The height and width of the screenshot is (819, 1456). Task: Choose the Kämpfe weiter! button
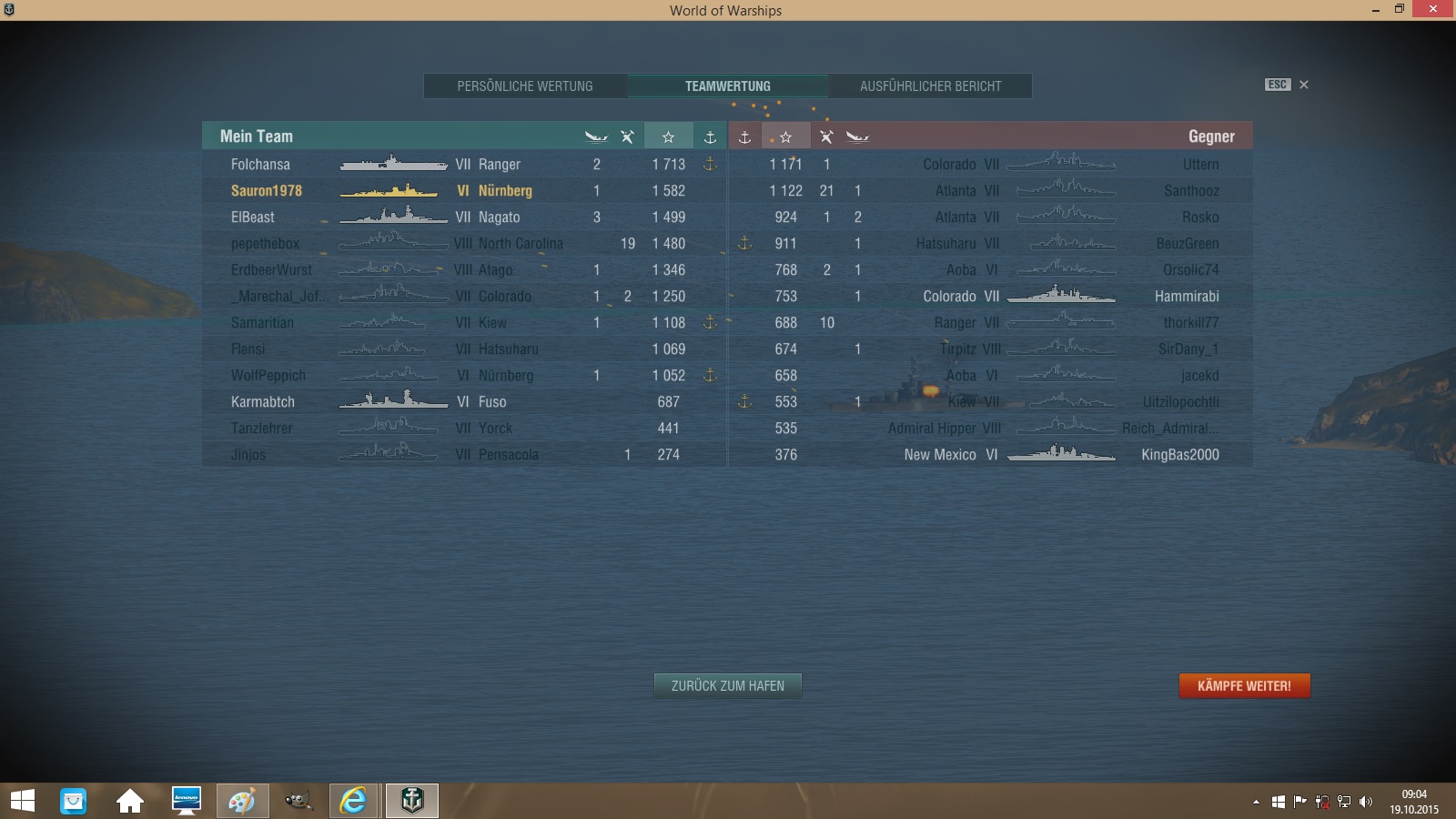1244,686
